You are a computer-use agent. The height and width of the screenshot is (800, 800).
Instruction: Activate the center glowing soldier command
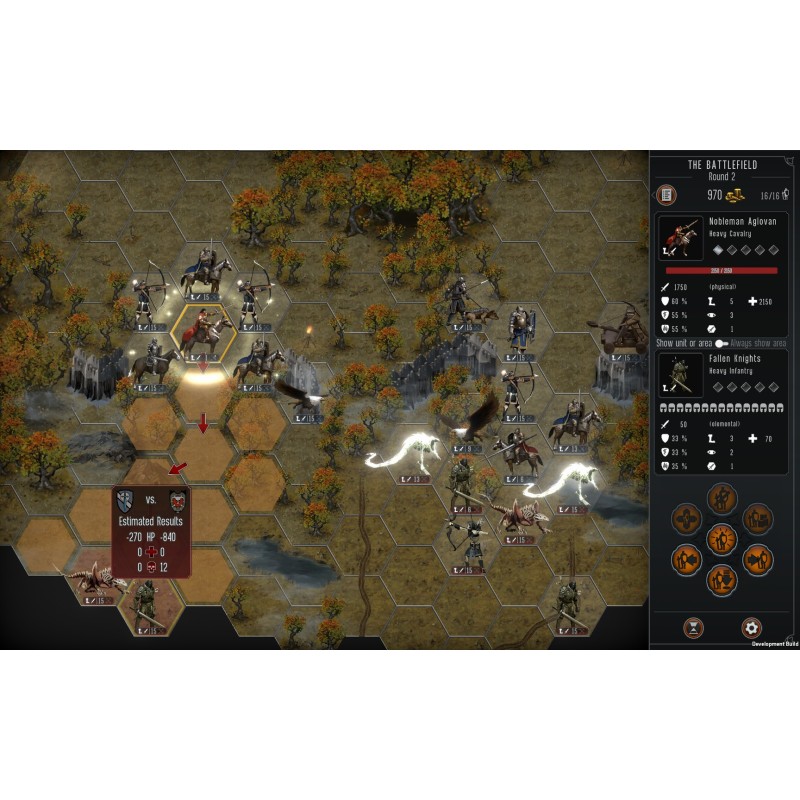point(722,539)
